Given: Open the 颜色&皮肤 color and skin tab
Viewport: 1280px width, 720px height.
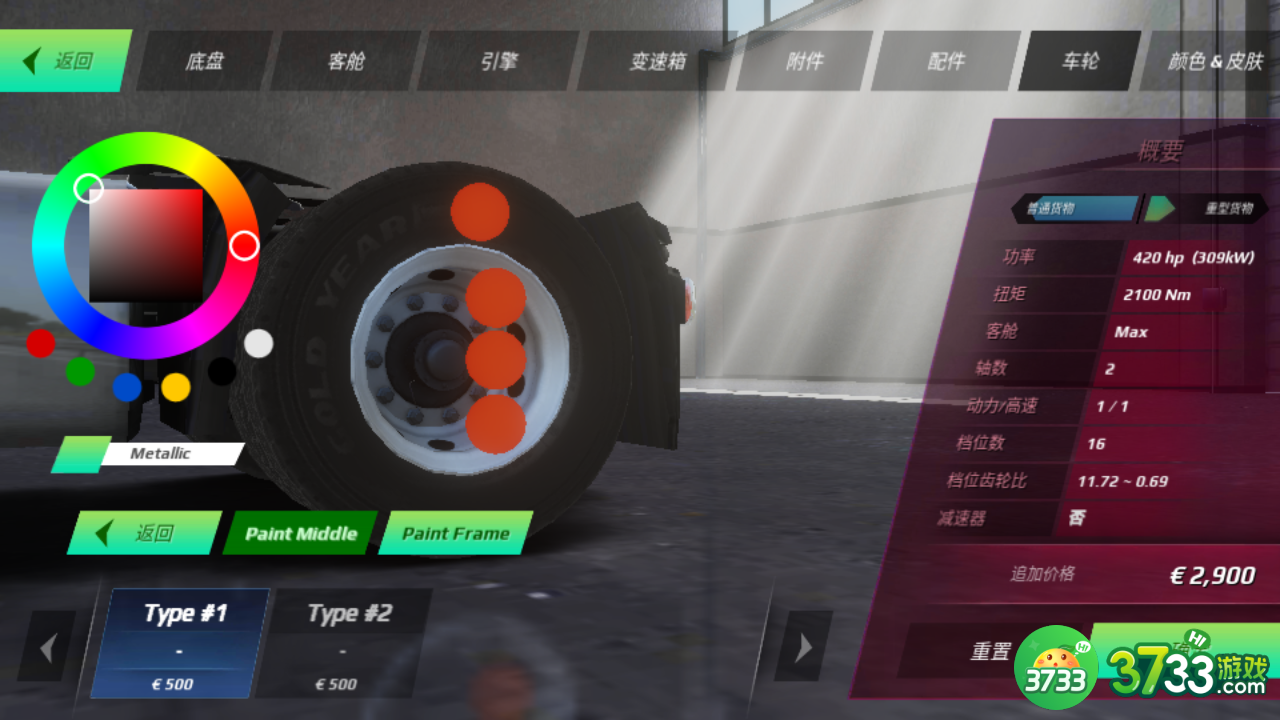Looking at the screenshot, I should [x=1215, y=62].
